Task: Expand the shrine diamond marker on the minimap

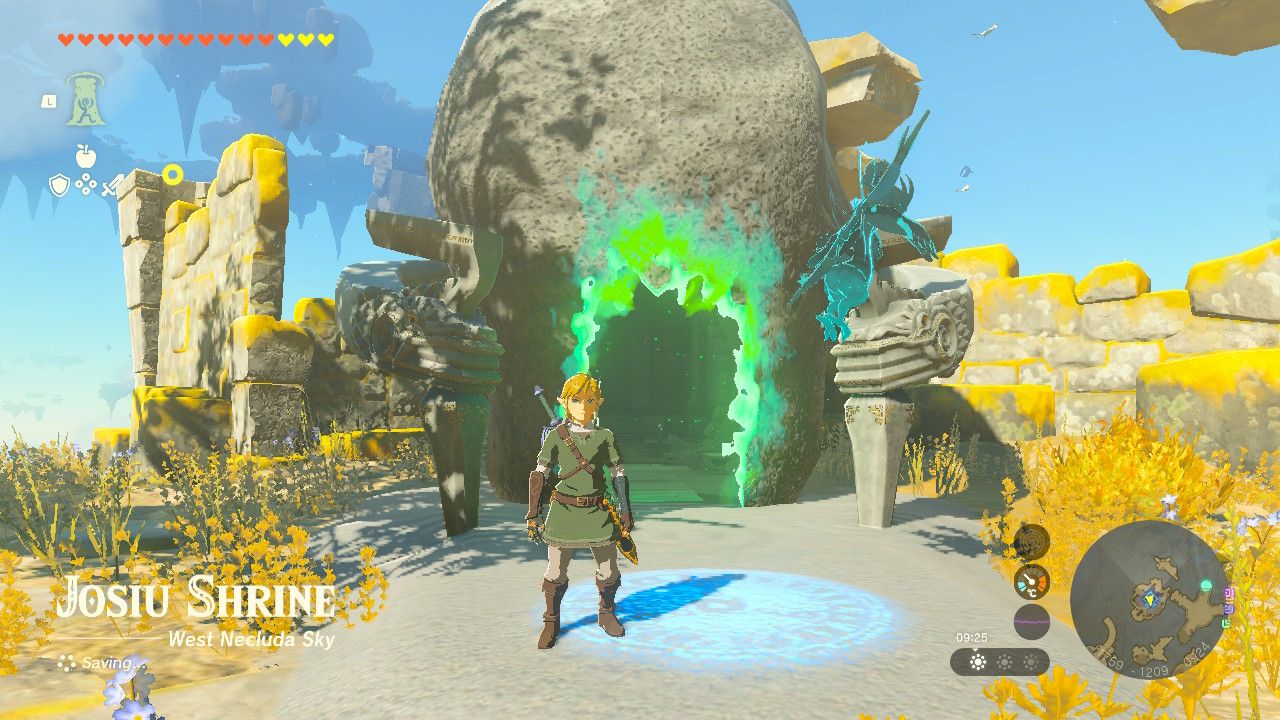Action: pos(1150,600)
